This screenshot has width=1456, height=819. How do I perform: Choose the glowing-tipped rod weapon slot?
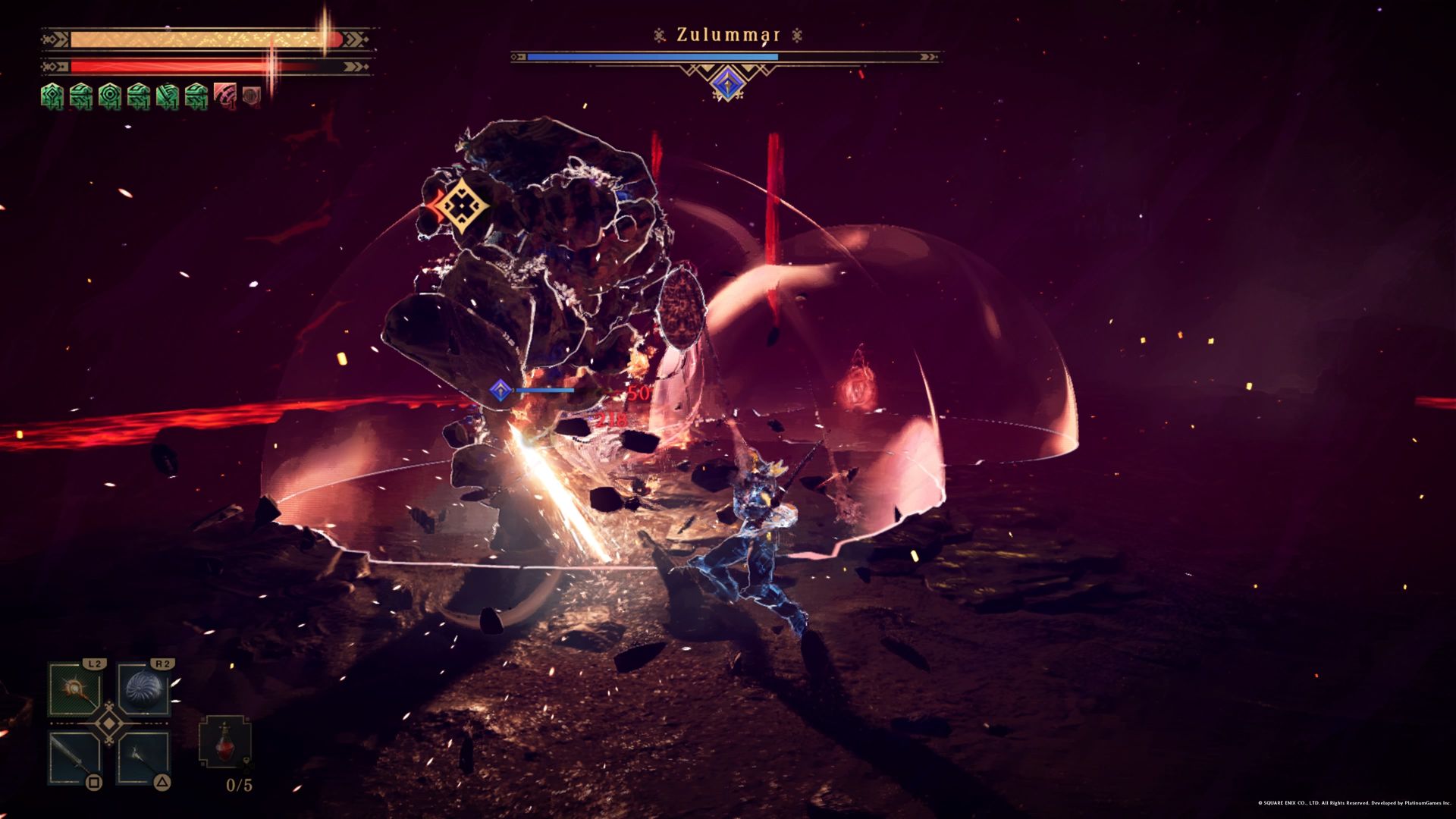pos(143,758)
